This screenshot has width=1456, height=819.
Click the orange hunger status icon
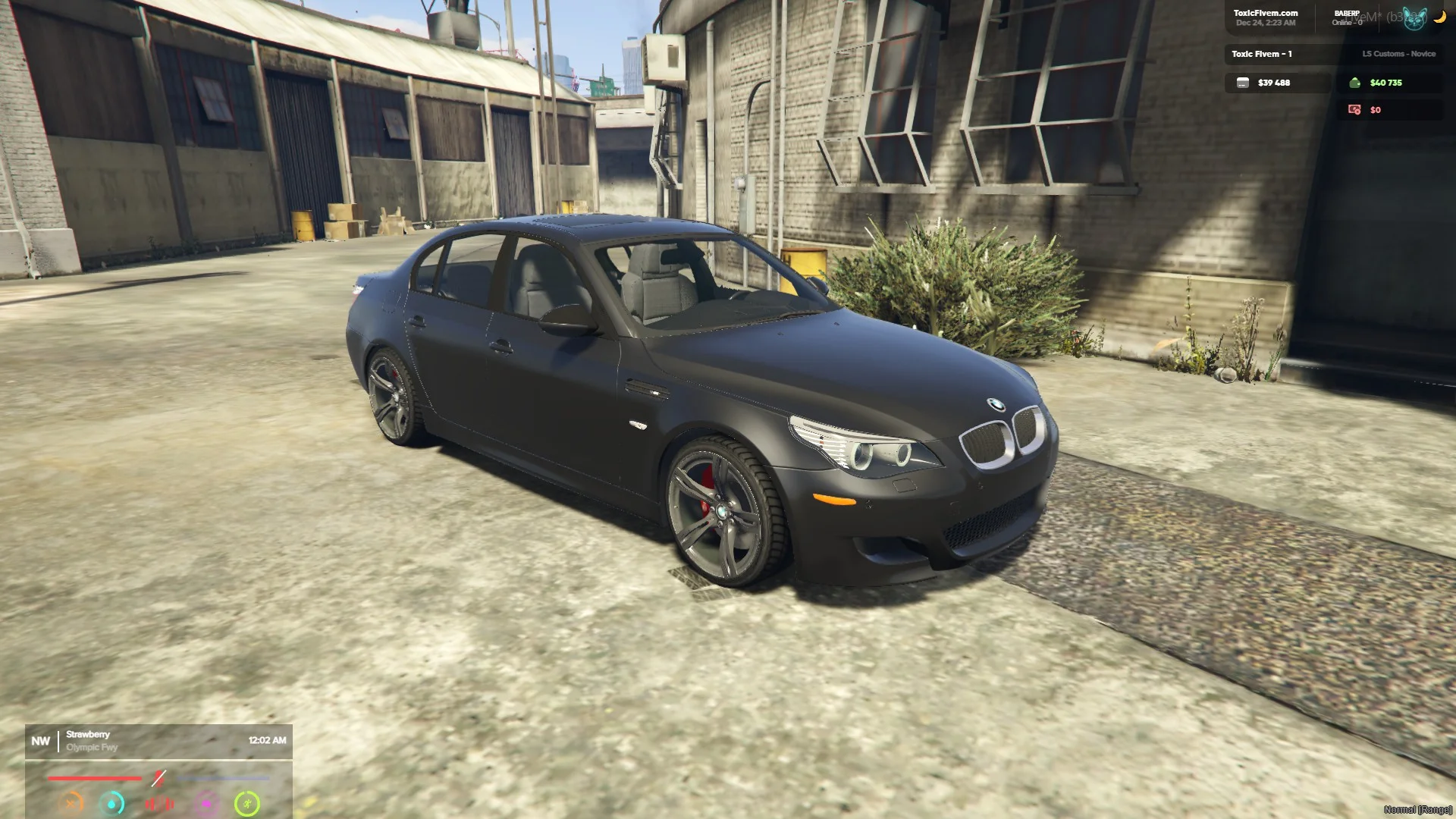71,802
